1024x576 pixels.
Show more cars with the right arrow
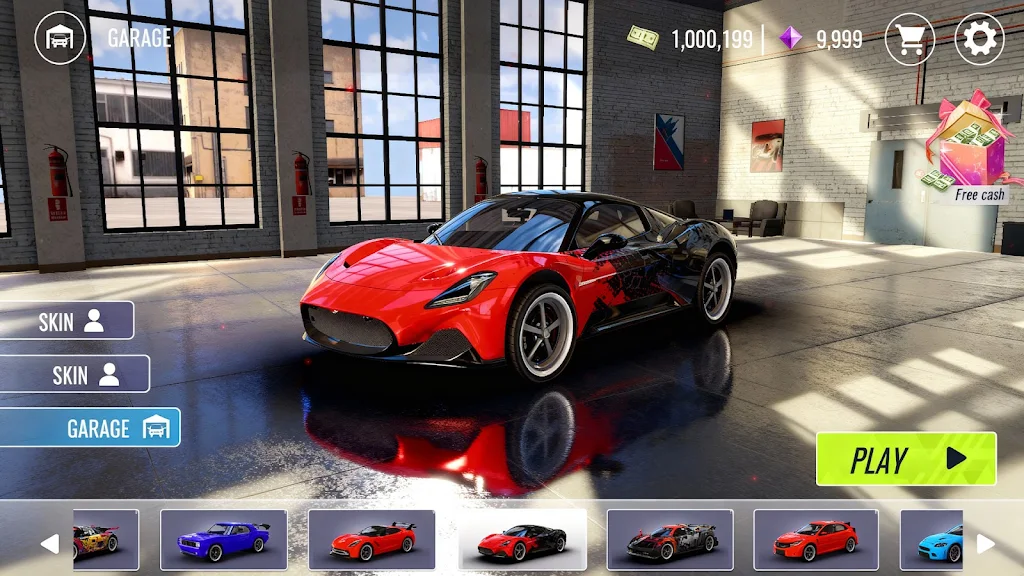click(x=985, y=543)
